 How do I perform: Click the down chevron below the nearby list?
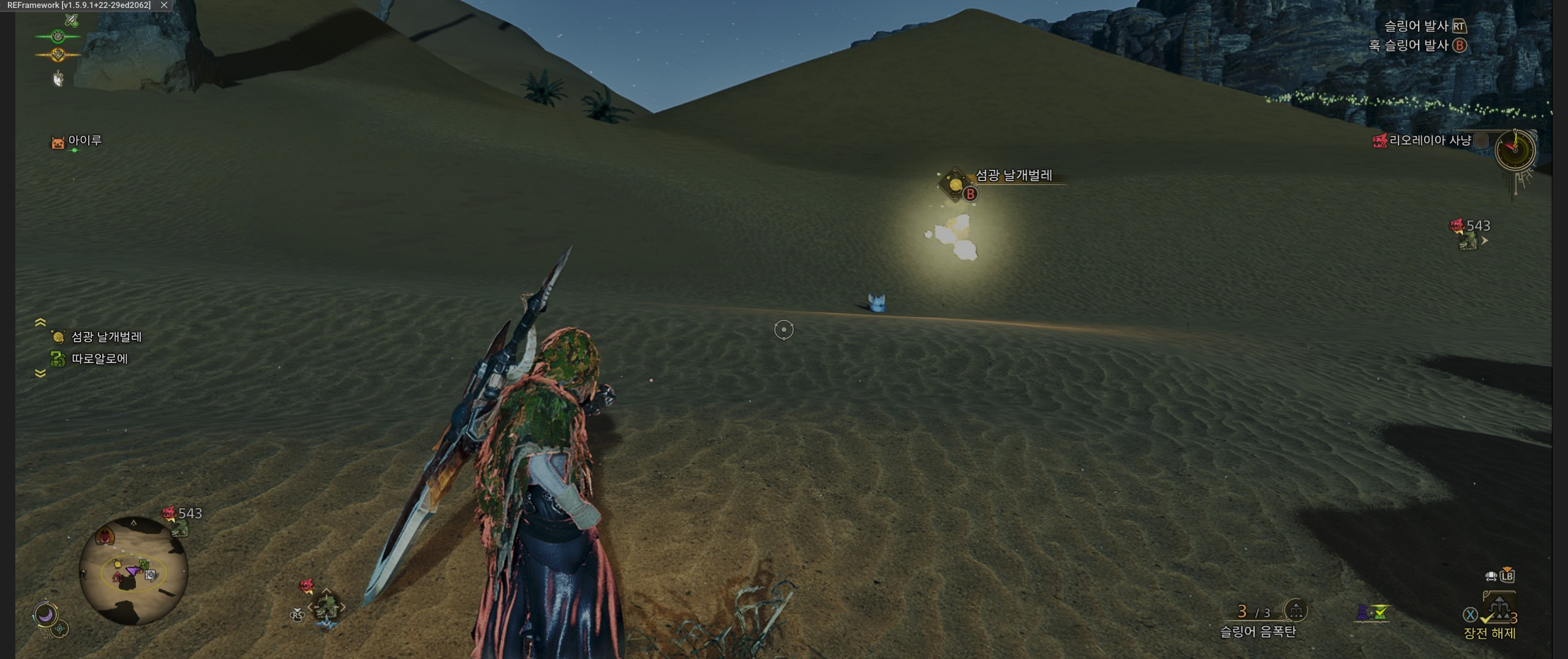[40, 373]
